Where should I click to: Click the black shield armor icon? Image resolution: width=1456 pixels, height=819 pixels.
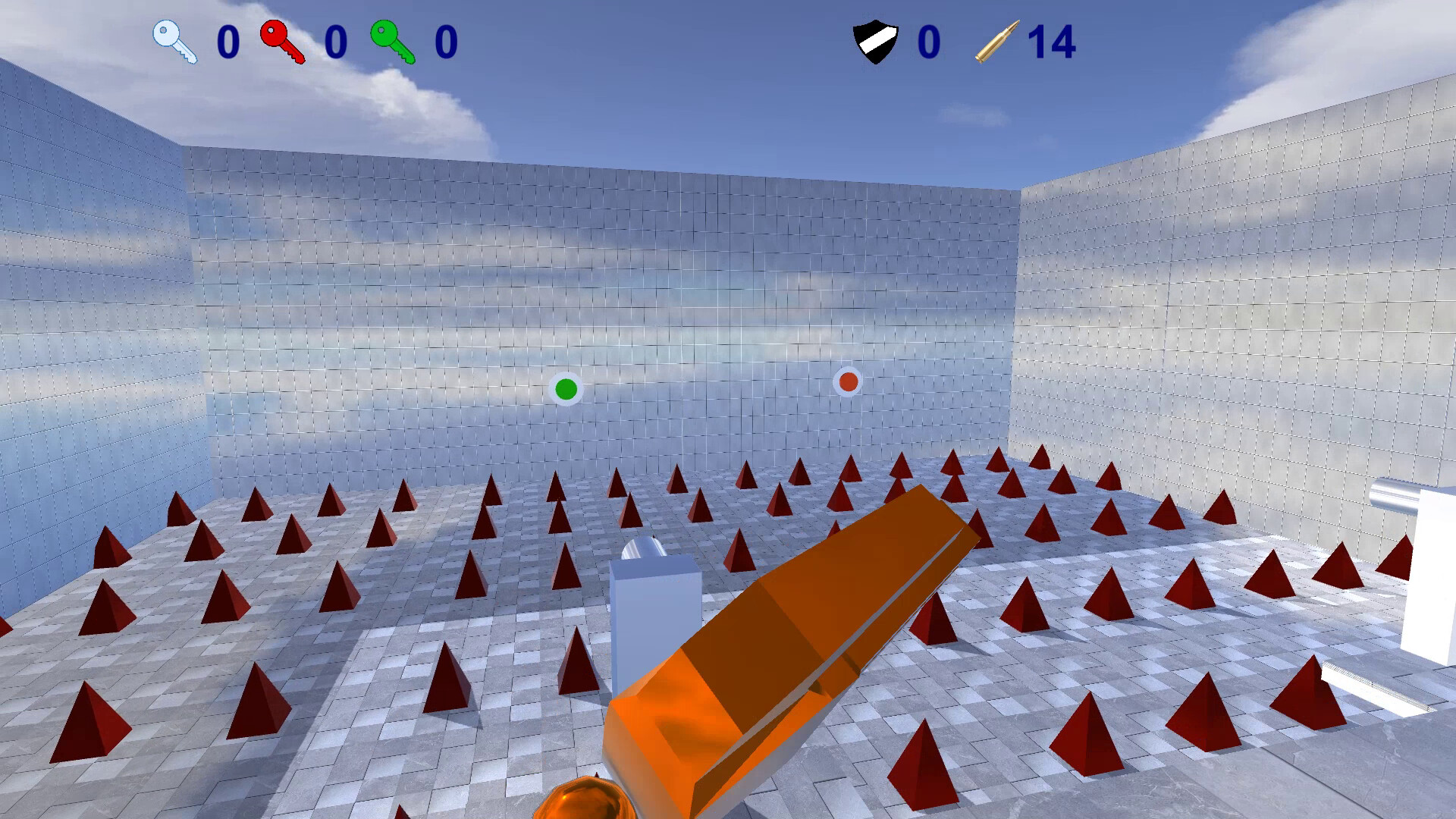click(876, 40)
